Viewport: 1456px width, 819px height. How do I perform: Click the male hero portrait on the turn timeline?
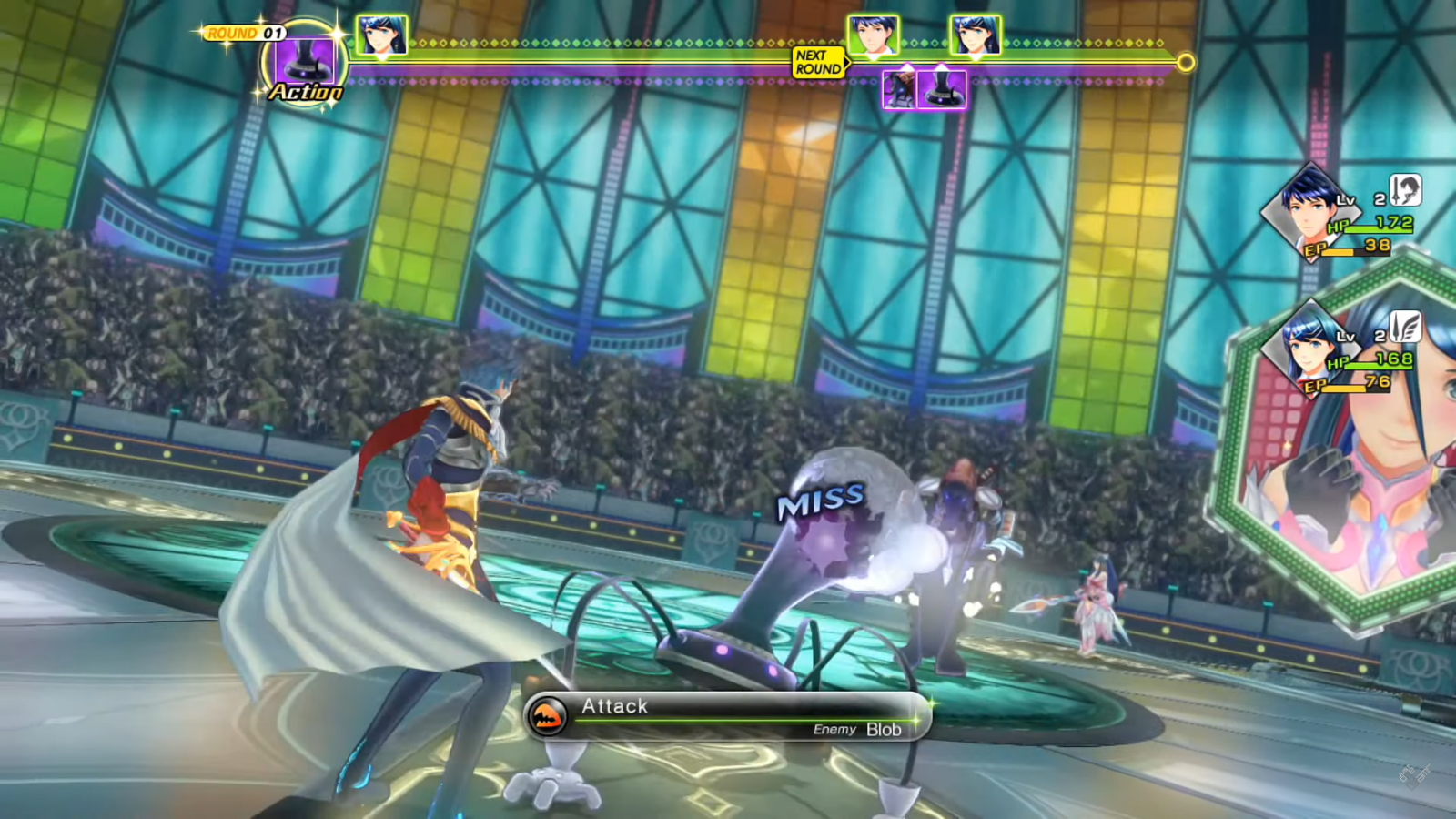click(x=873, y=36)
